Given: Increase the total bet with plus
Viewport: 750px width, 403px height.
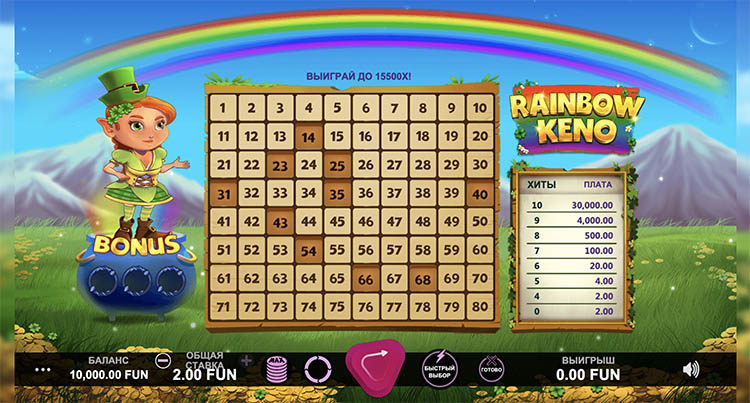Looking at the screenshot, I should point(246,360).
